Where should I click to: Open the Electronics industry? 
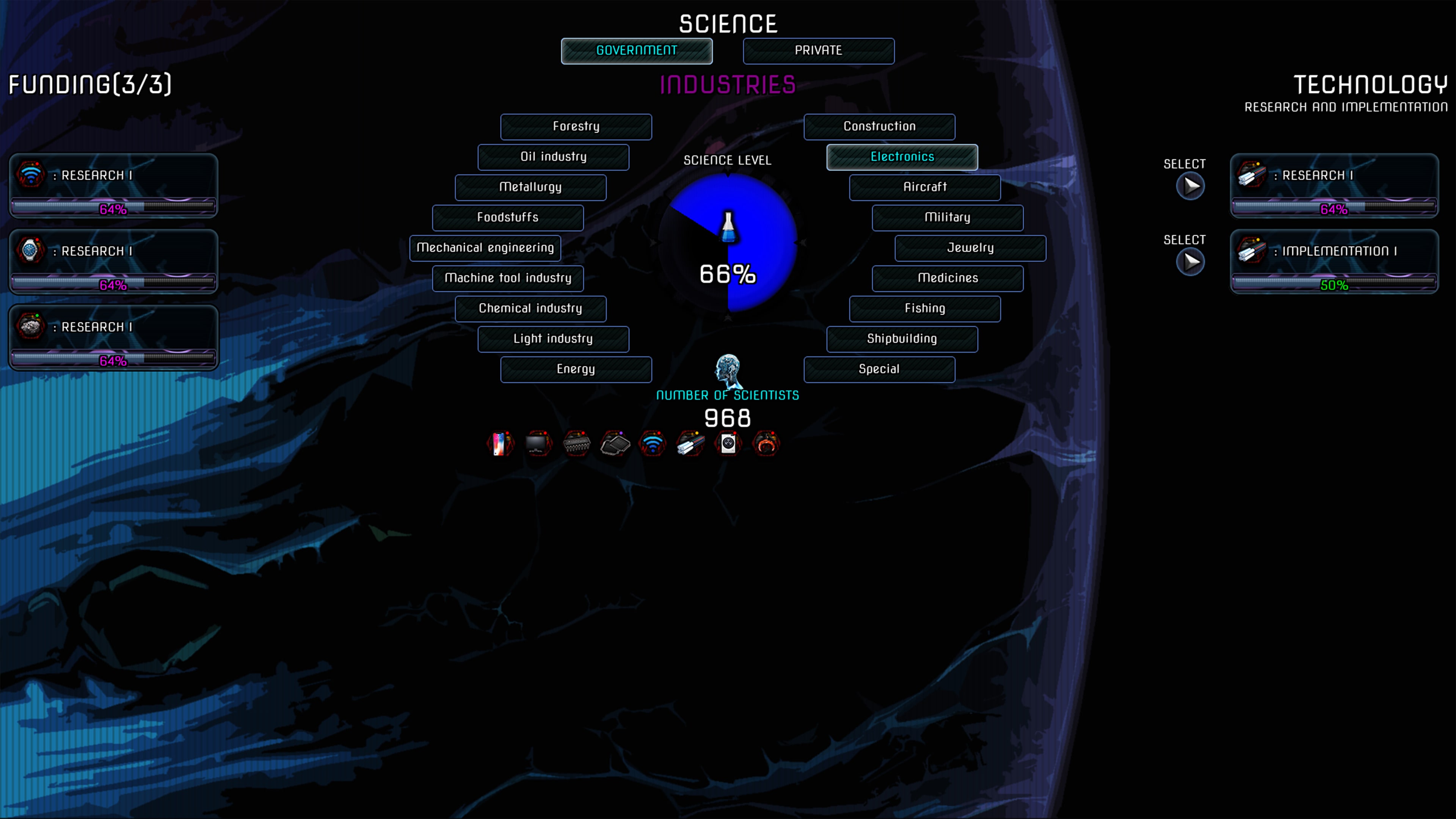902,157
